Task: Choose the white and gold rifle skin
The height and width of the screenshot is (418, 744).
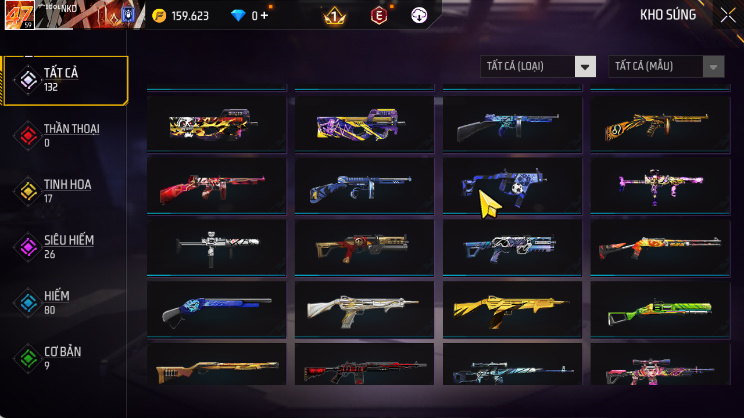Action: [x=365, y=312]
